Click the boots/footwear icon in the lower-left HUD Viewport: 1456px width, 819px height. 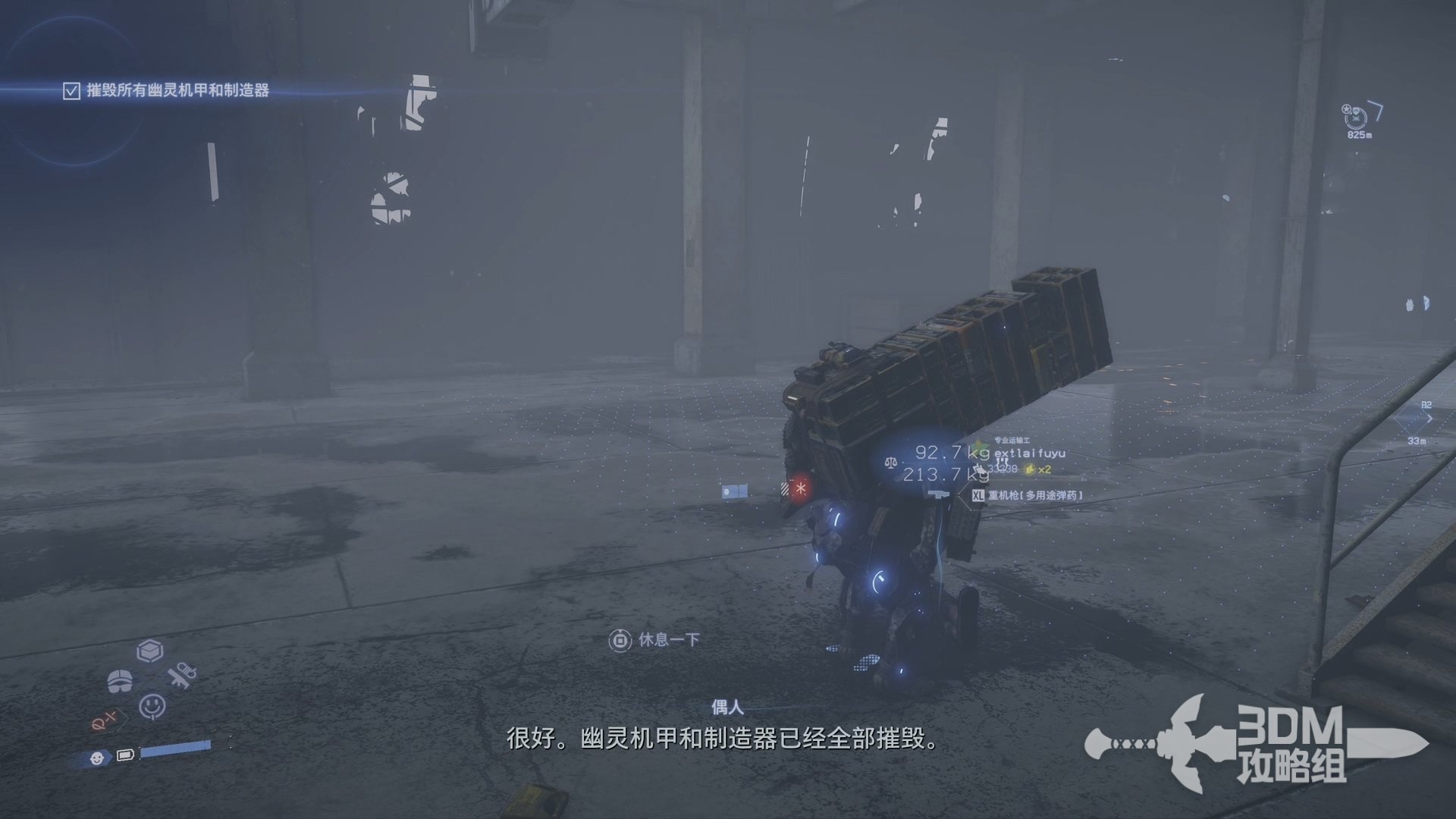pyautogui.click(x=120, y=680)
